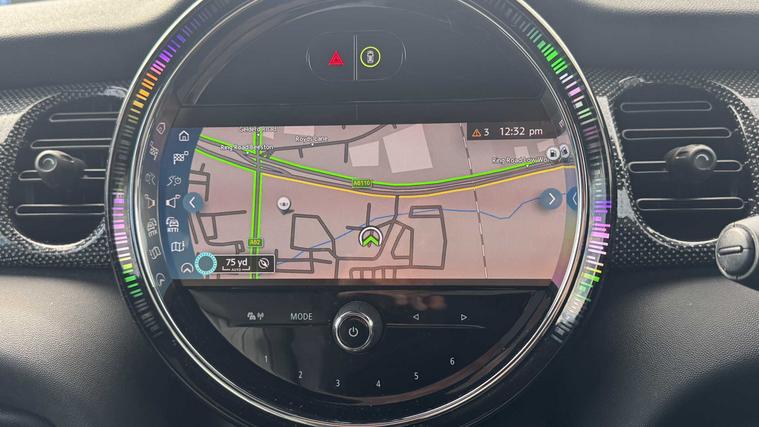This screenshot has height=427, width=759.
Task: Expand the right panel with arrow button
Action: (551, 200)
